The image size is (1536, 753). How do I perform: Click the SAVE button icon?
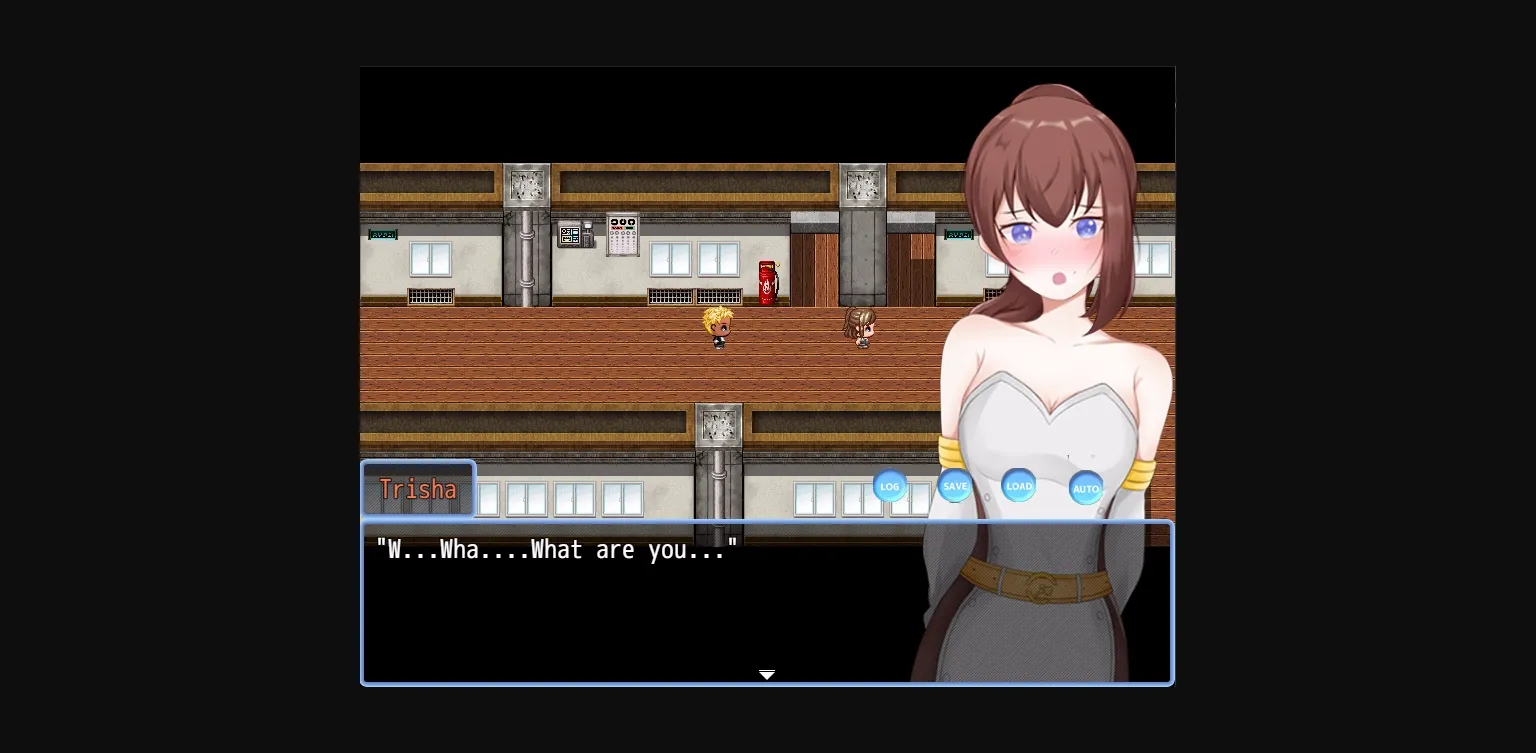tap(954, 485)
